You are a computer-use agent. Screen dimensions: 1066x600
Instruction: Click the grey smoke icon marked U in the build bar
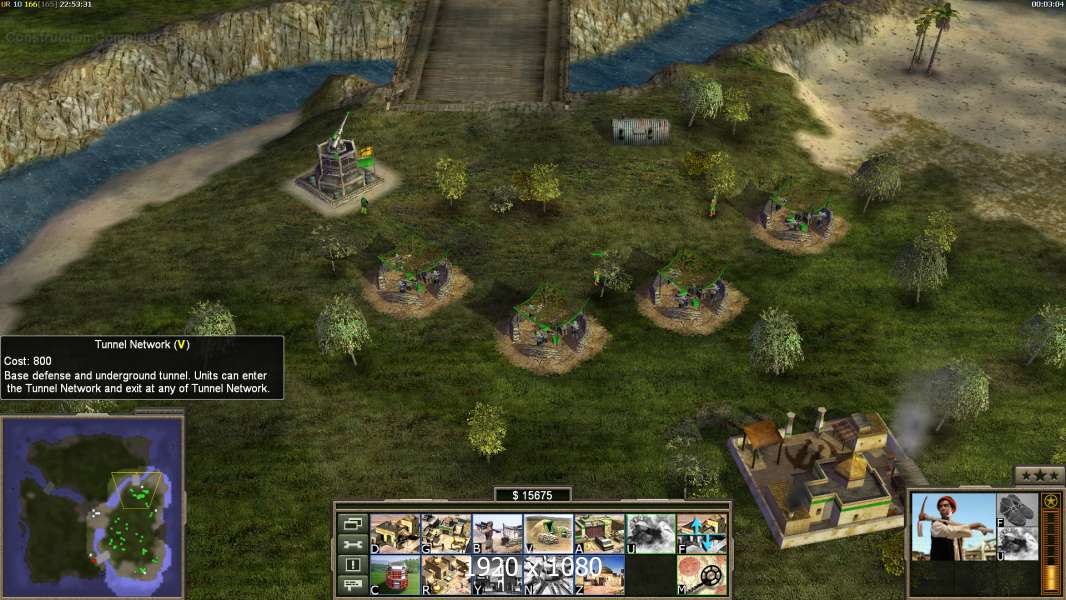pyautogui.click(x=650, y=534)
